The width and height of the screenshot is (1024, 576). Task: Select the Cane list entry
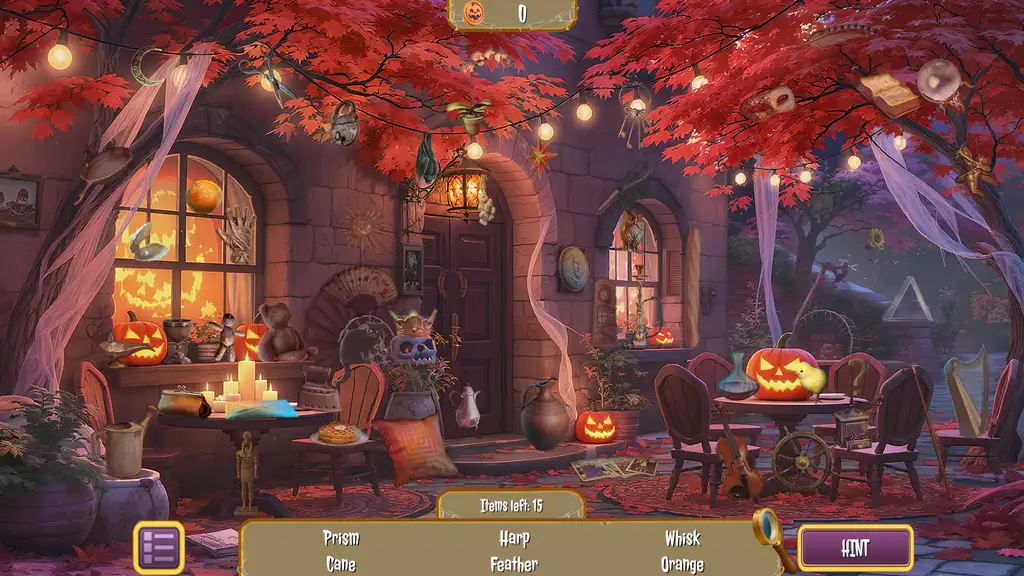341,565
